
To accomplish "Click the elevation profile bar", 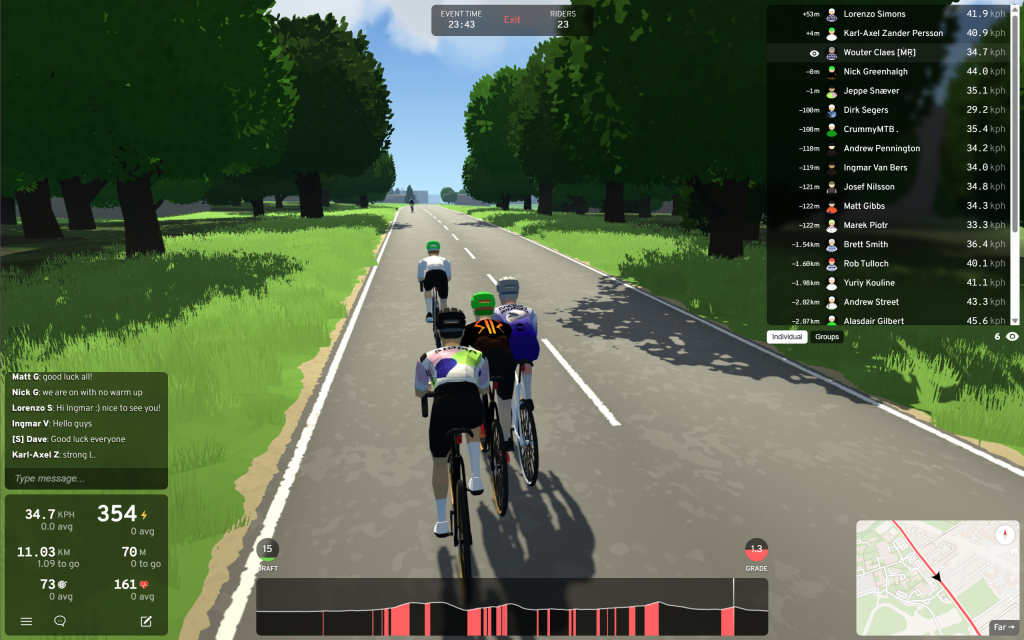I will coord(511,606).
